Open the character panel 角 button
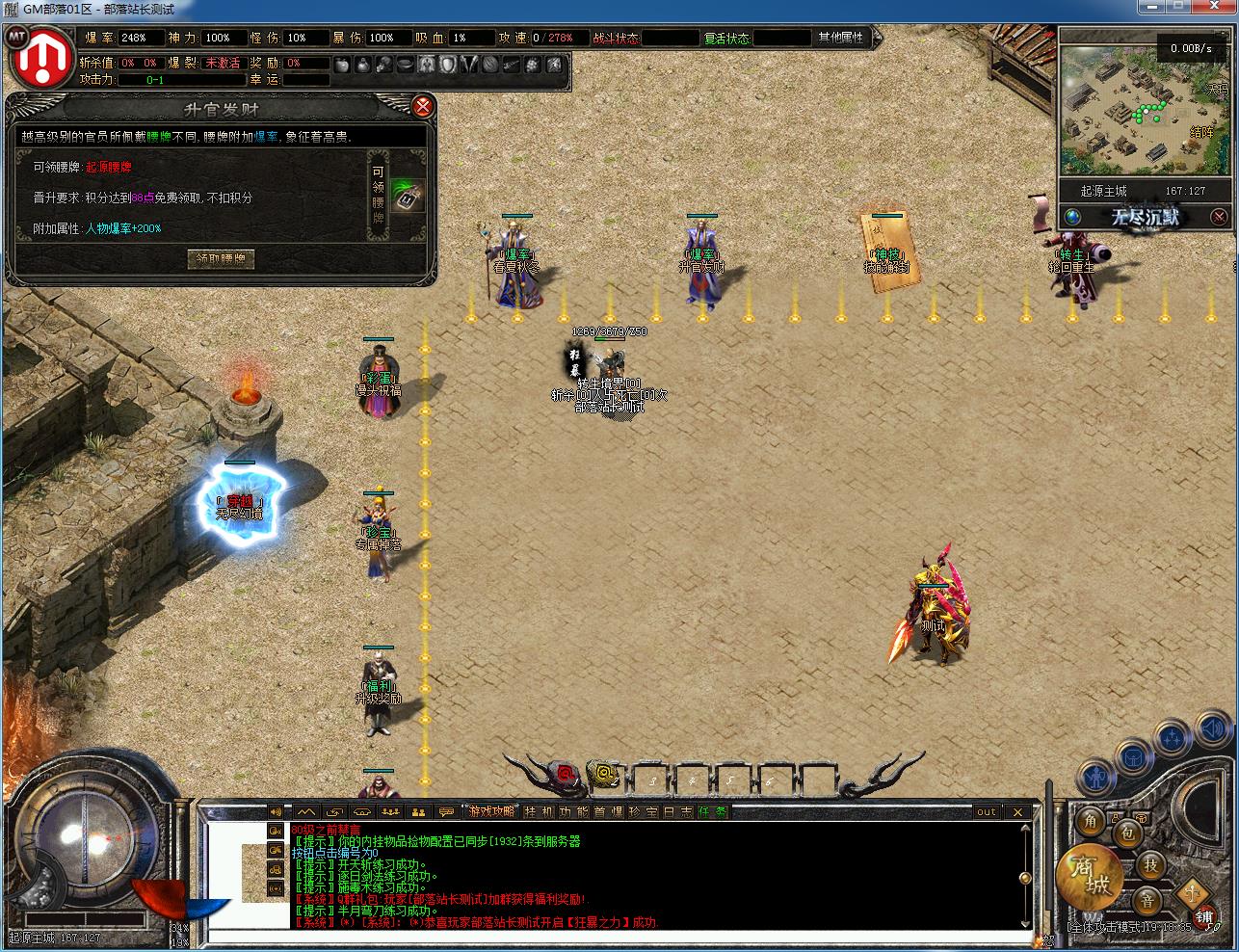Viewport: 1239px width, 952px height. pos(1091,821)
